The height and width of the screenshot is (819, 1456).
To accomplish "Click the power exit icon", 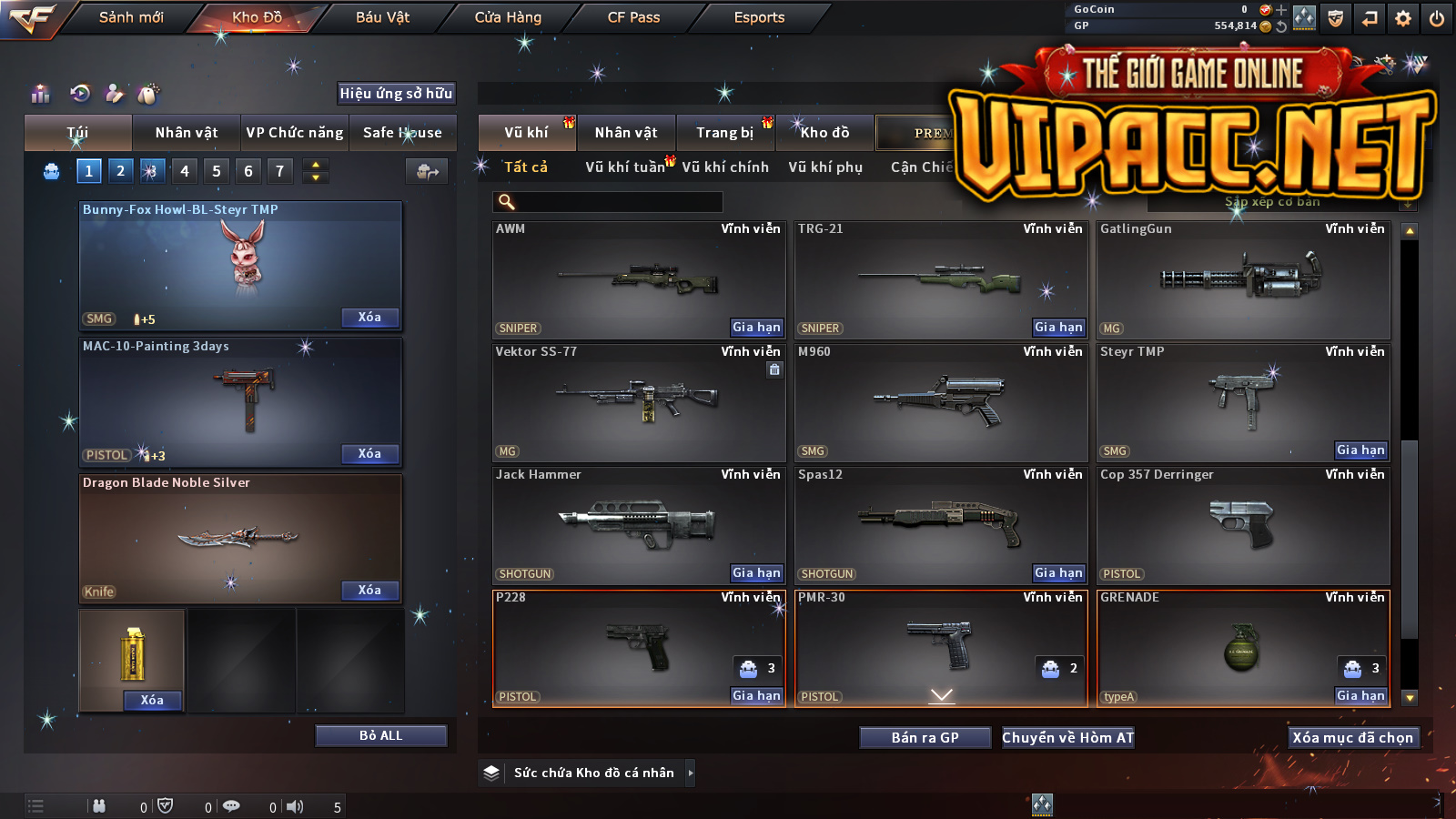I will pos(1437,18).
